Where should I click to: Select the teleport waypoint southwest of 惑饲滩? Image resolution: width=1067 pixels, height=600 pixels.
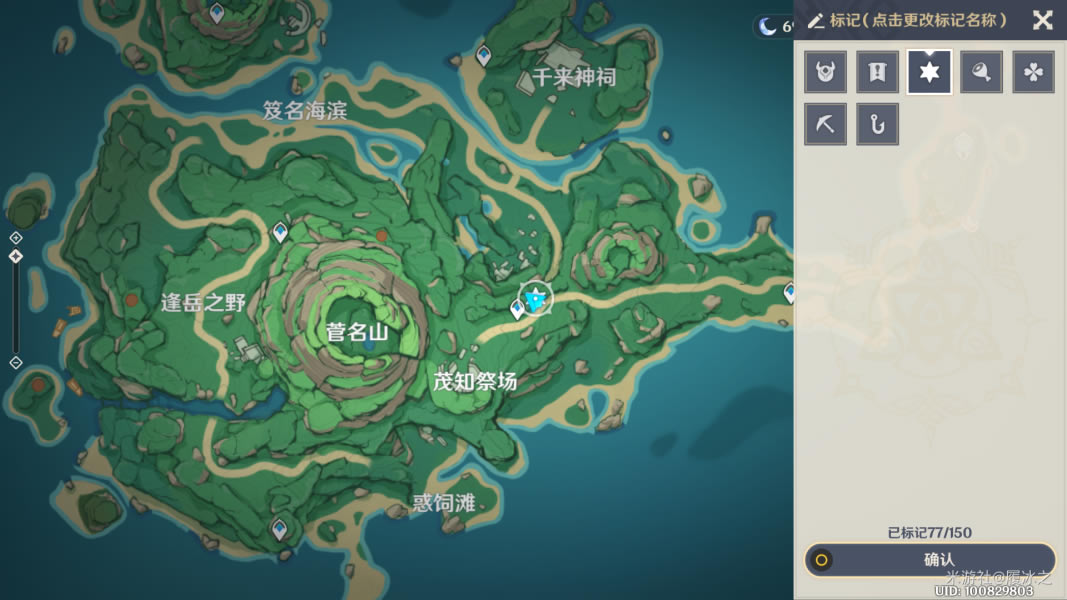(280, 528)
